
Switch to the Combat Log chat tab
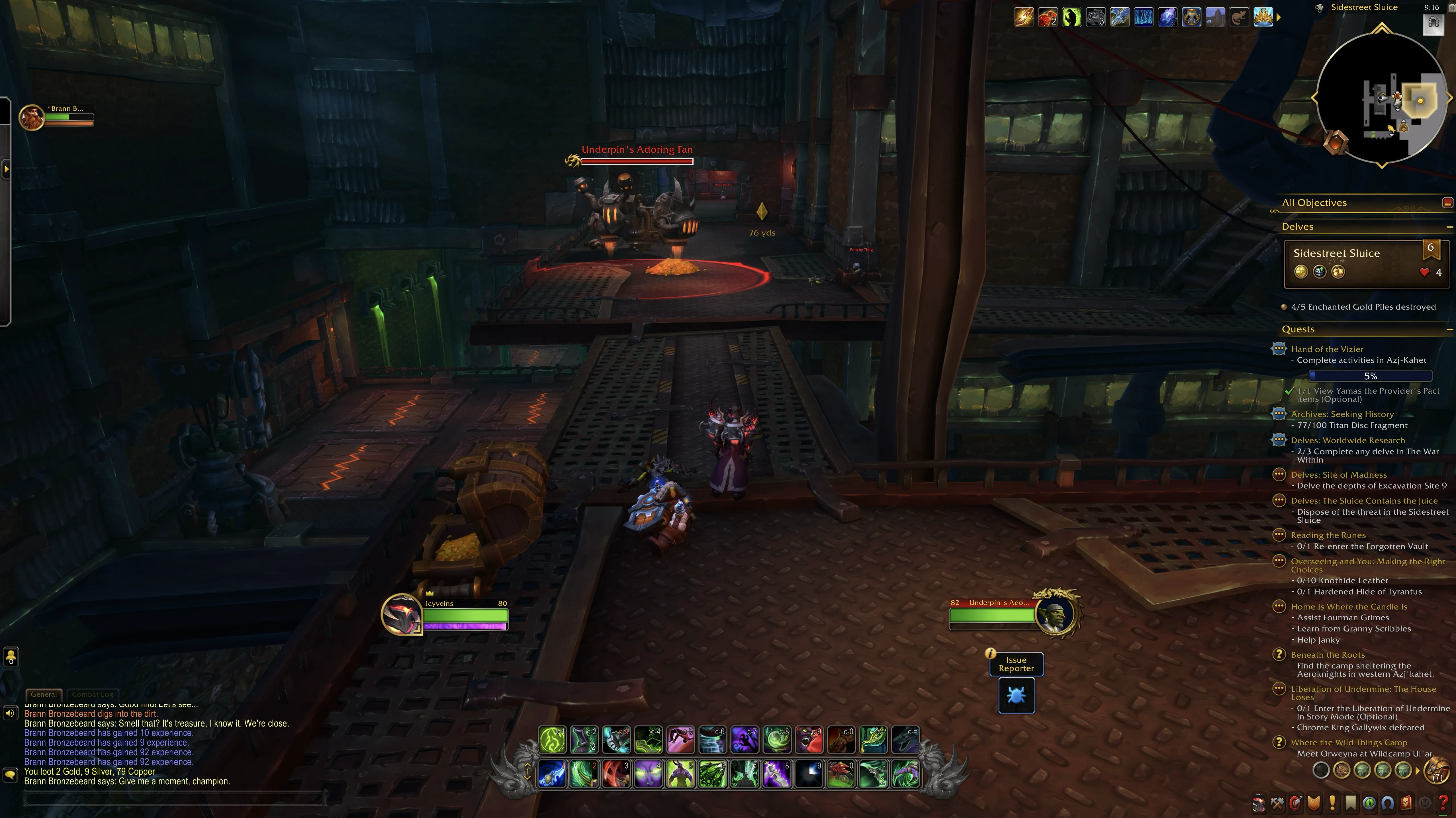[x=92, y=694]
